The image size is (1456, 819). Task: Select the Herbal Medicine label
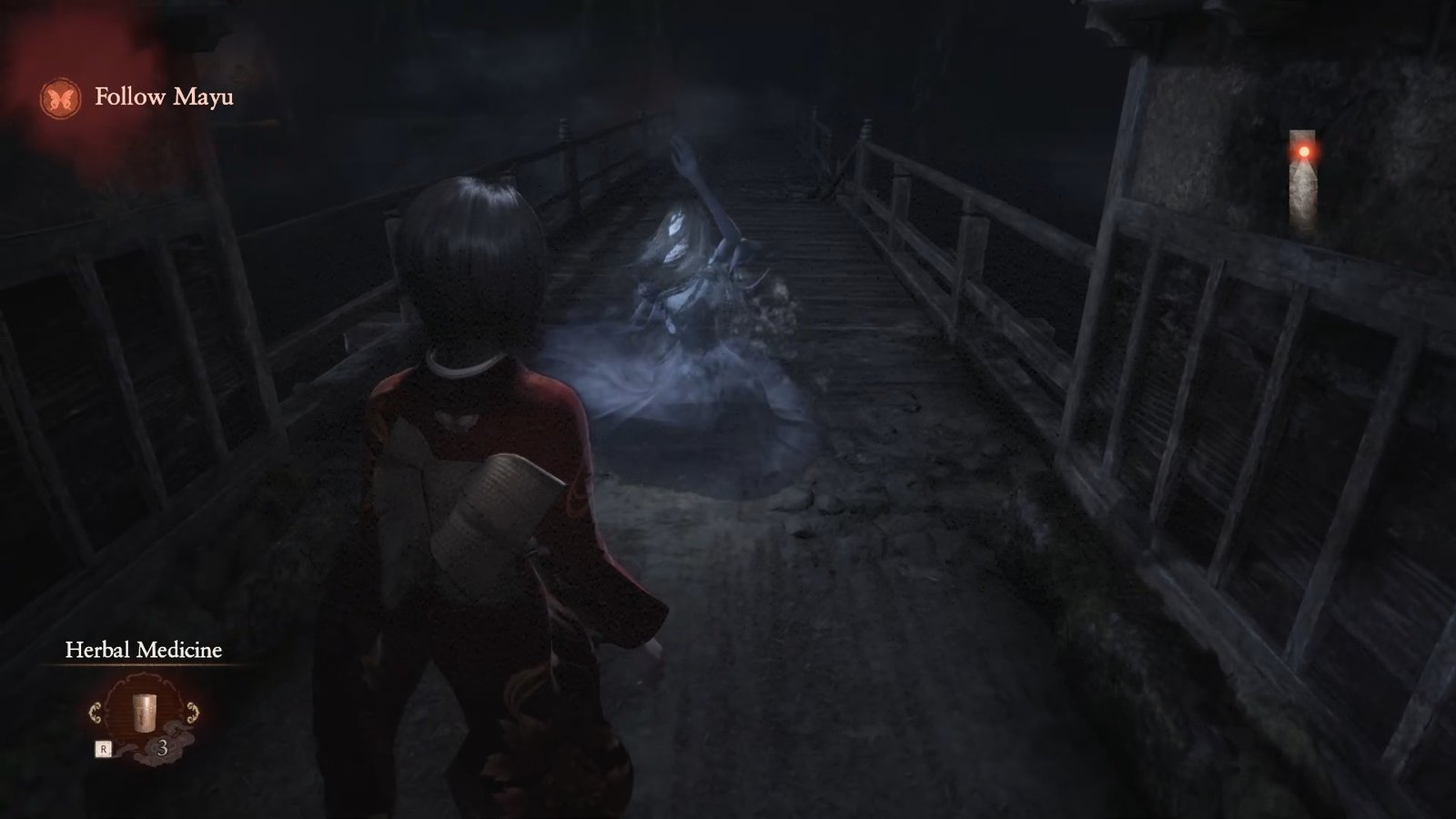point(144,651)
